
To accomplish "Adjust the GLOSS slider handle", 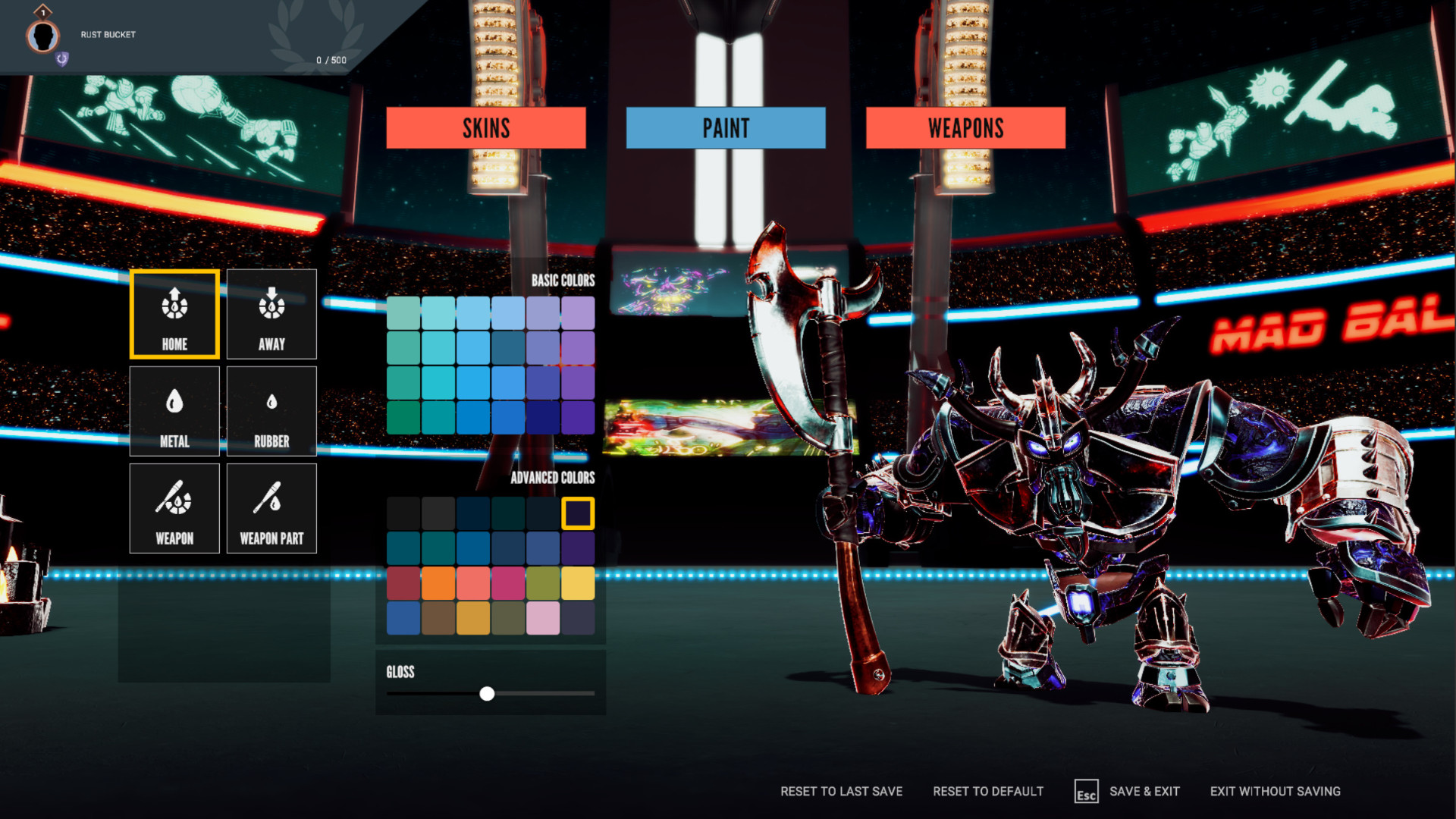I will pyautogui.click(x=488, y=694).
